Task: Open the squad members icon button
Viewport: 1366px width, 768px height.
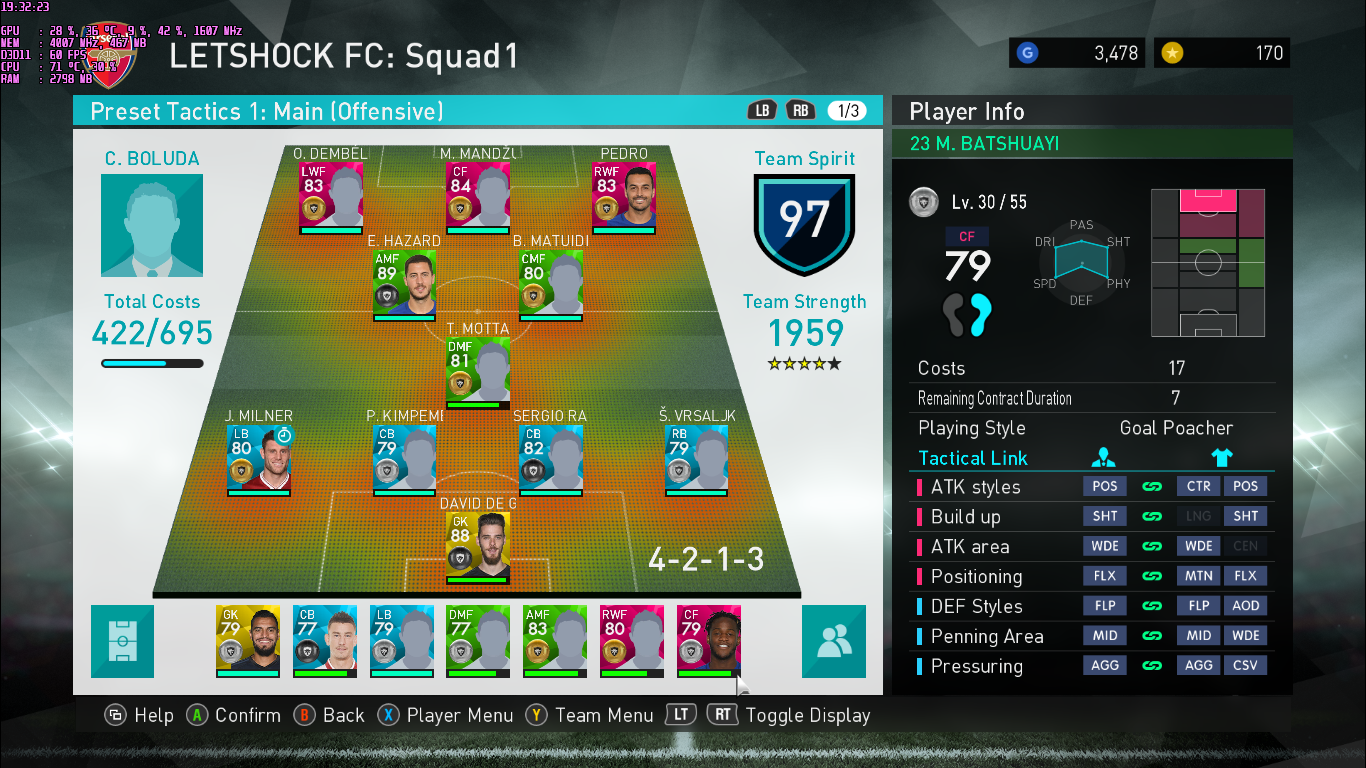Action: 833,641
